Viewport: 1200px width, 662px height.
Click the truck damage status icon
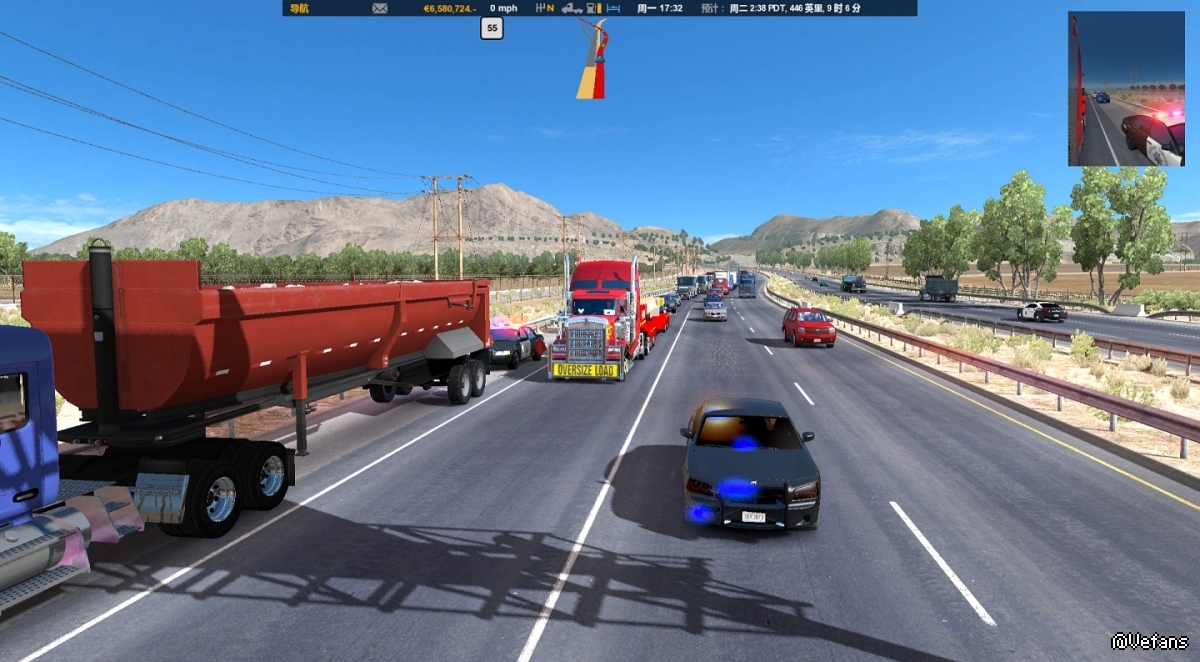coord(571,8)
